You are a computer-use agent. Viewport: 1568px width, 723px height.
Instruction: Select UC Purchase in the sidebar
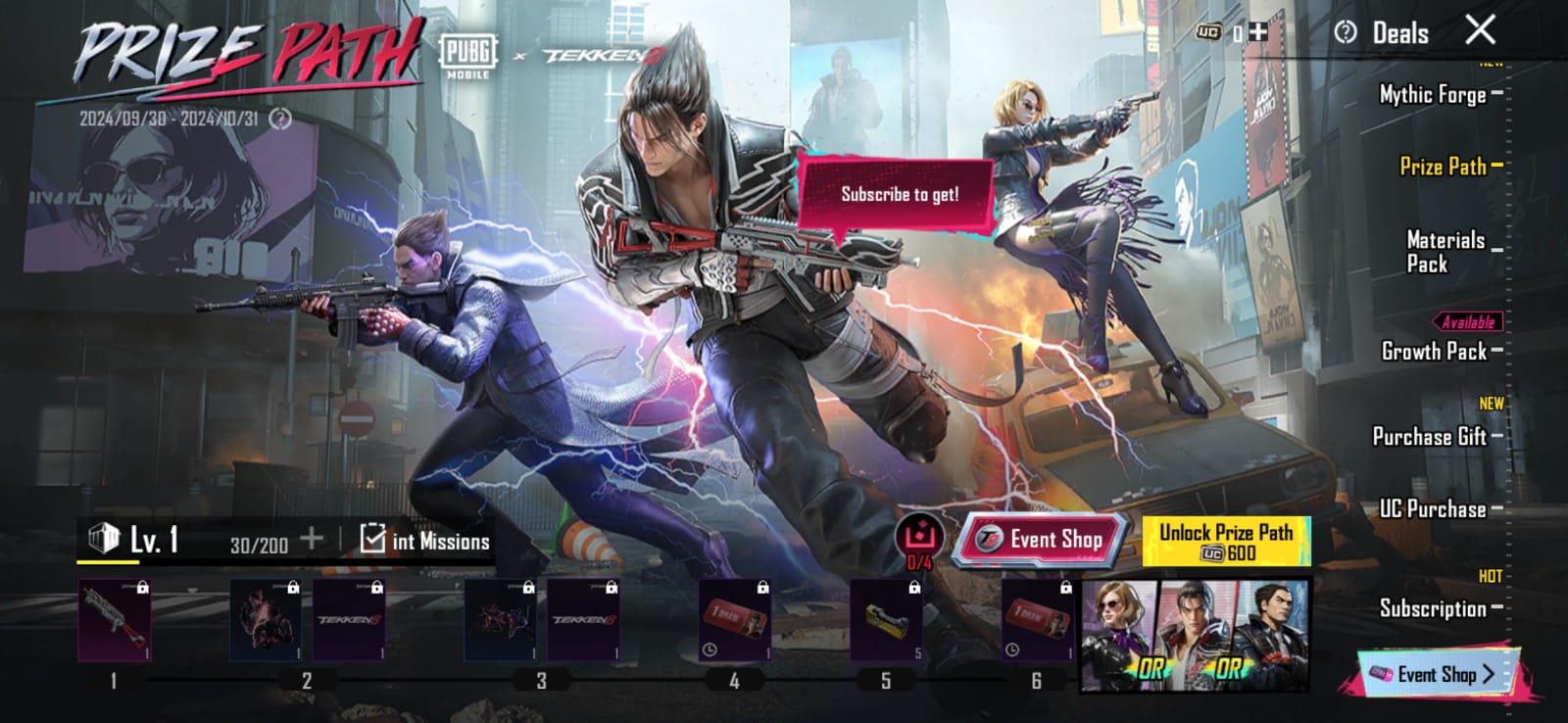[1435, 506]
